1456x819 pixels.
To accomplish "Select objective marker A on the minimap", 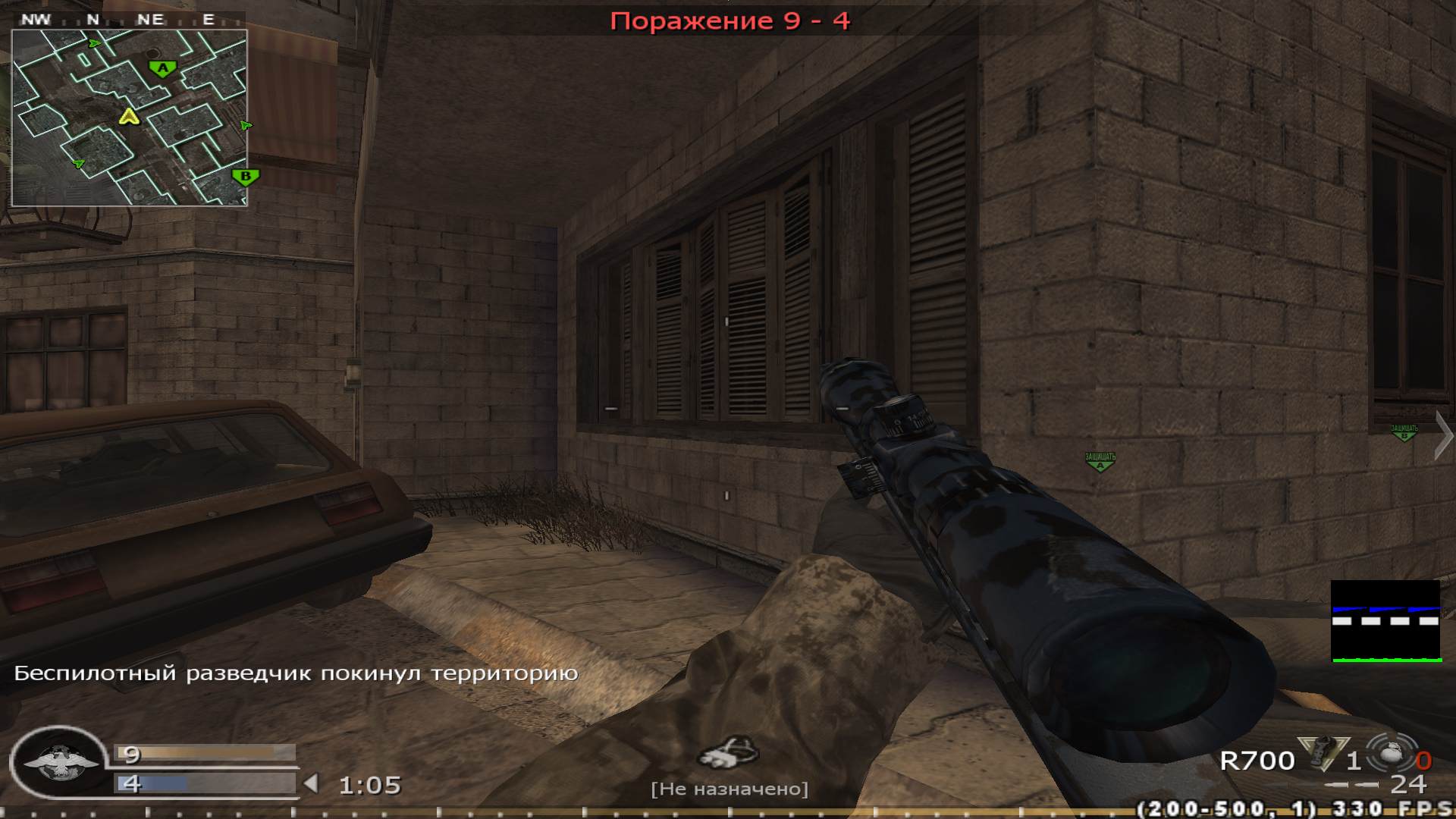I will (162, 68).
